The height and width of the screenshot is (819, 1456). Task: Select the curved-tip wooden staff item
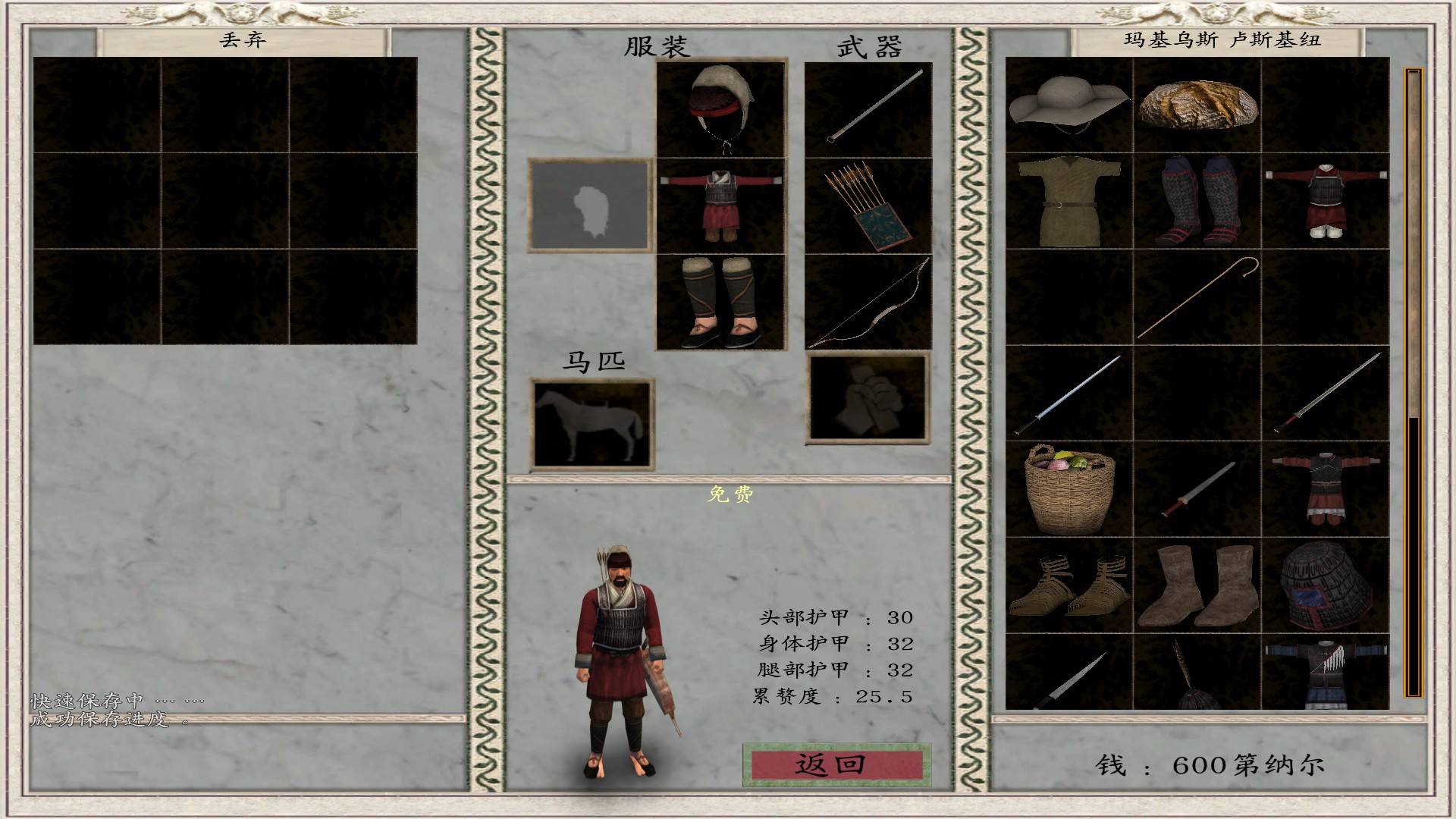click(1197, 298)
